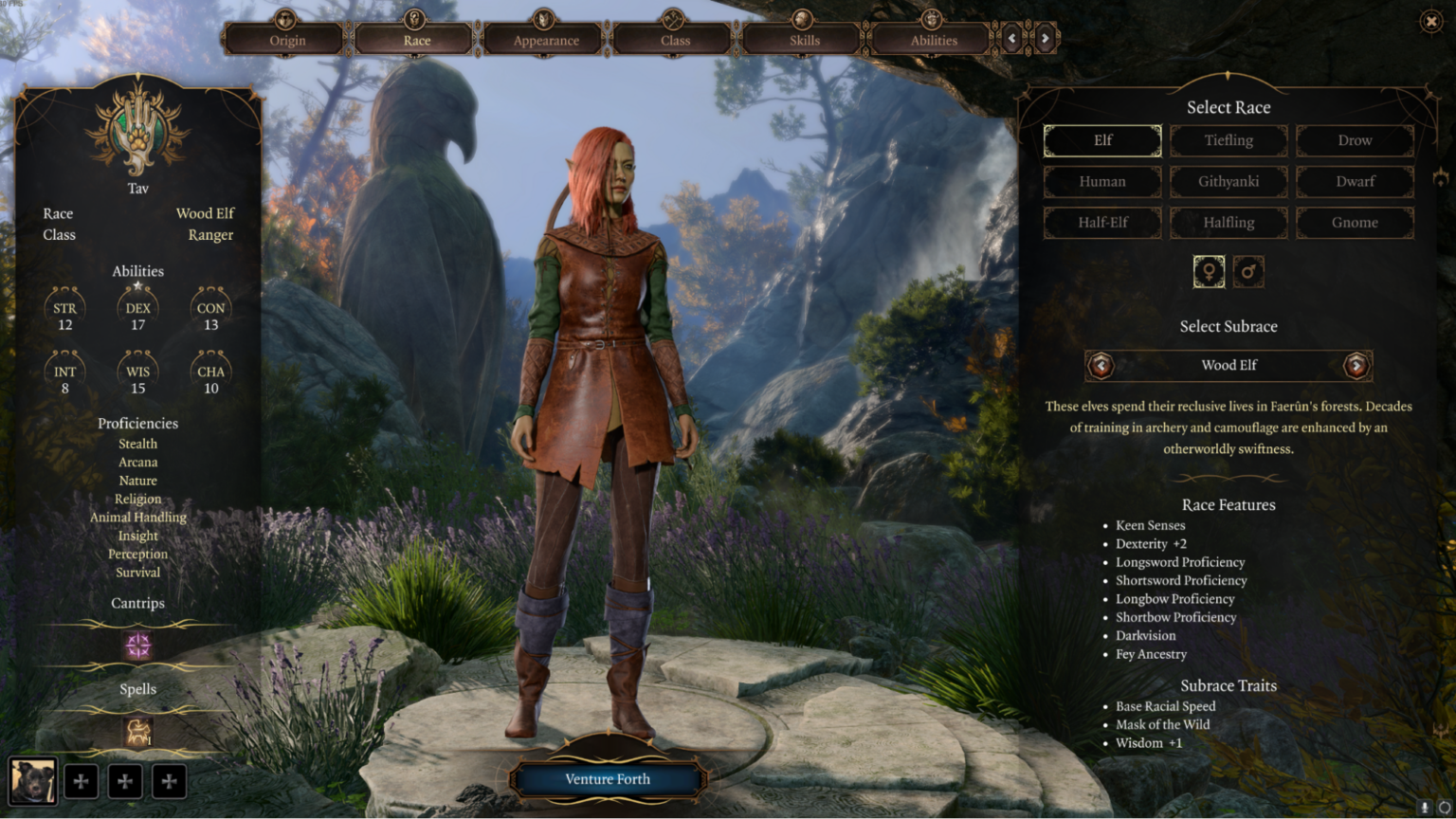Click the right arrow on Wood Elf subrace selector
Screen dimensions: 1456x819
point(1356,366)
